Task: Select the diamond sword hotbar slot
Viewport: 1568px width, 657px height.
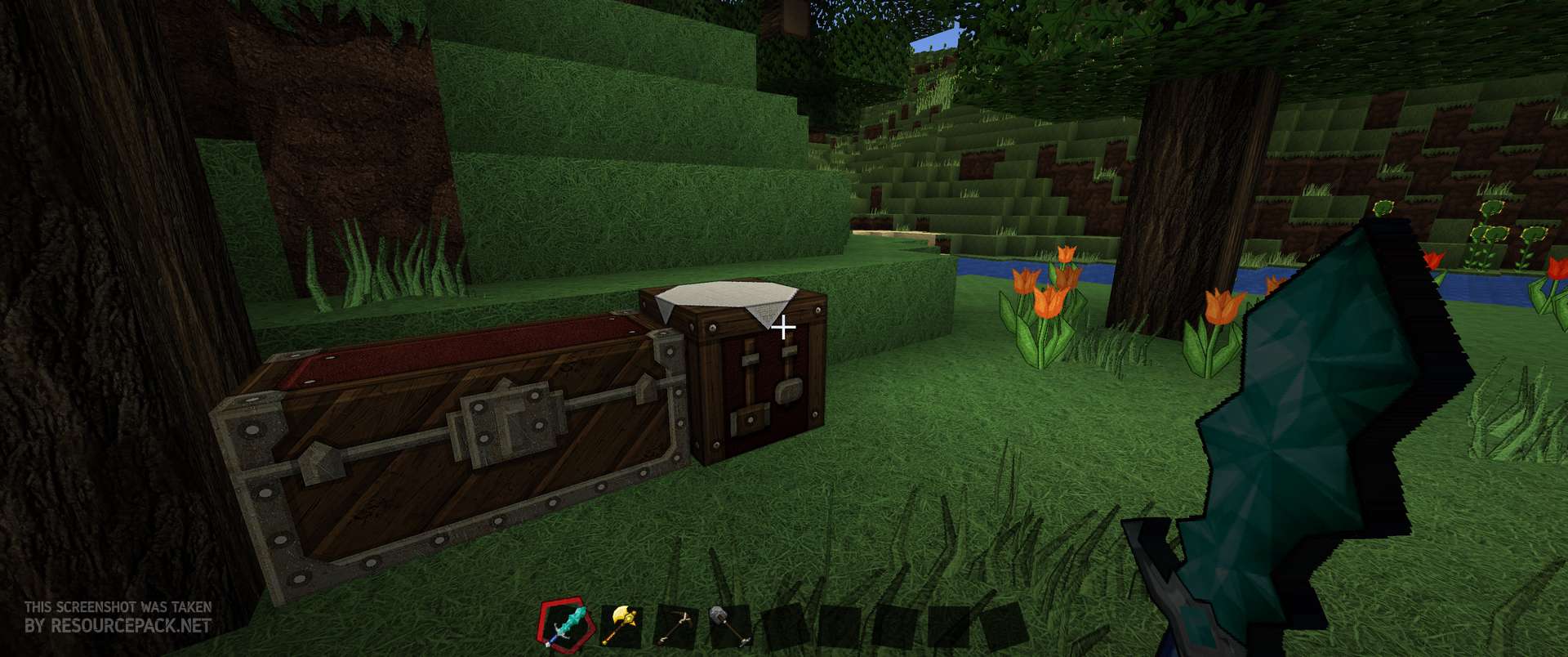Action: coord(563,625)
